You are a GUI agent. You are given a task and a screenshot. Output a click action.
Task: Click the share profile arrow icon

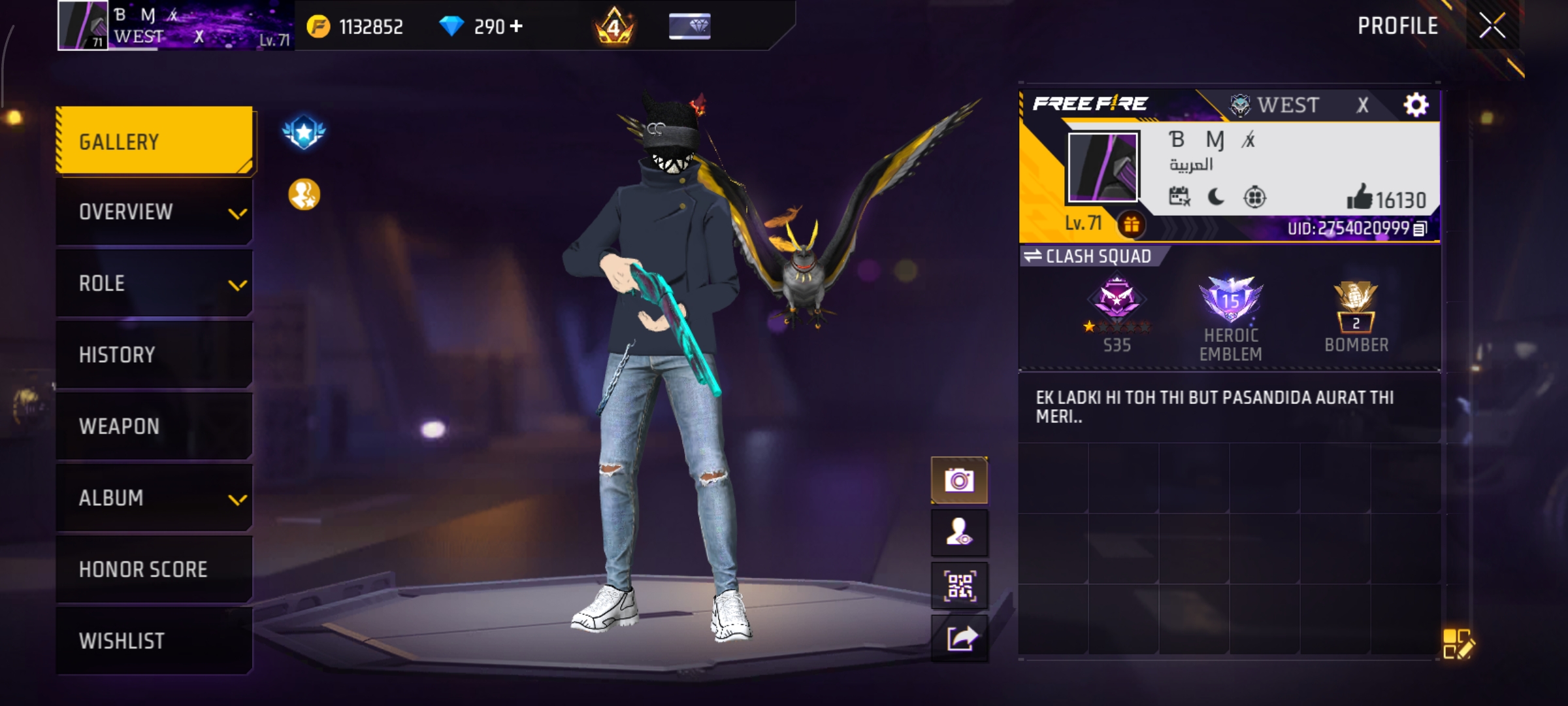960,637
